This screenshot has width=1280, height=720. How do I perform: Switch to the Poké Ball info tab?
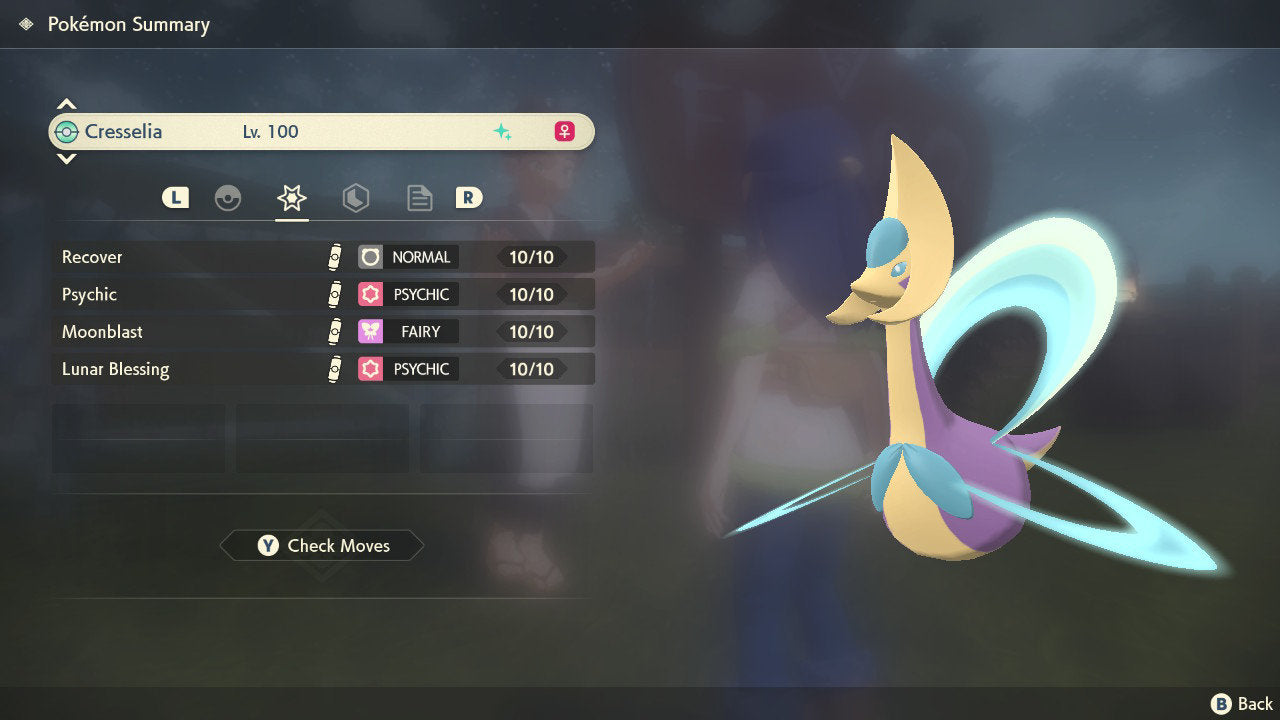click(x=228, y=198)
